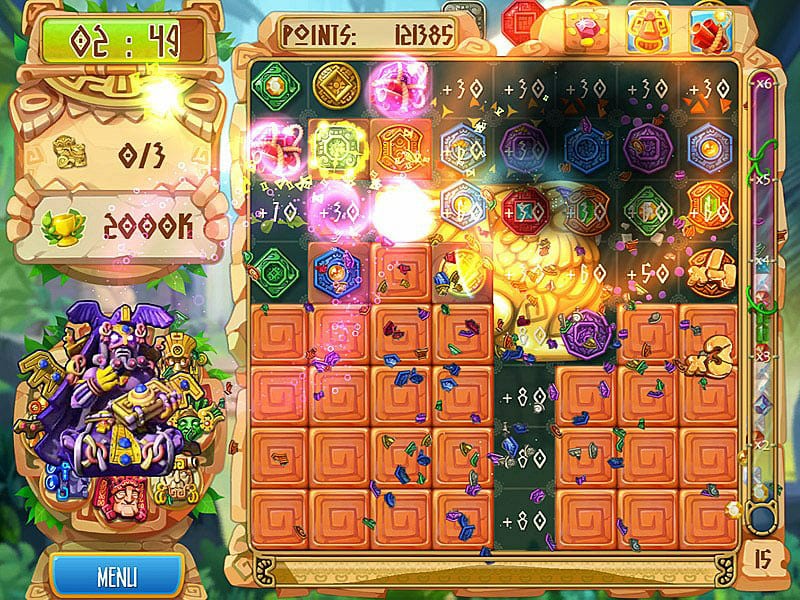Click the red octagon icon above the board
Screen dimensions: 800x600
[x=523, y=20]
